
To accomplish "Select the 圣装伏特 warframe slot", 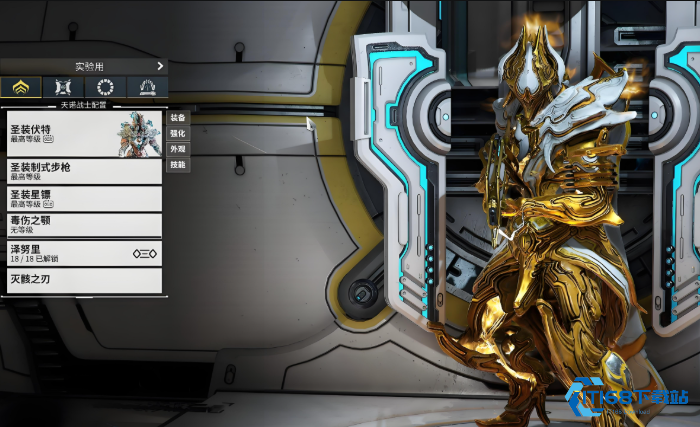I will [82, 133].
